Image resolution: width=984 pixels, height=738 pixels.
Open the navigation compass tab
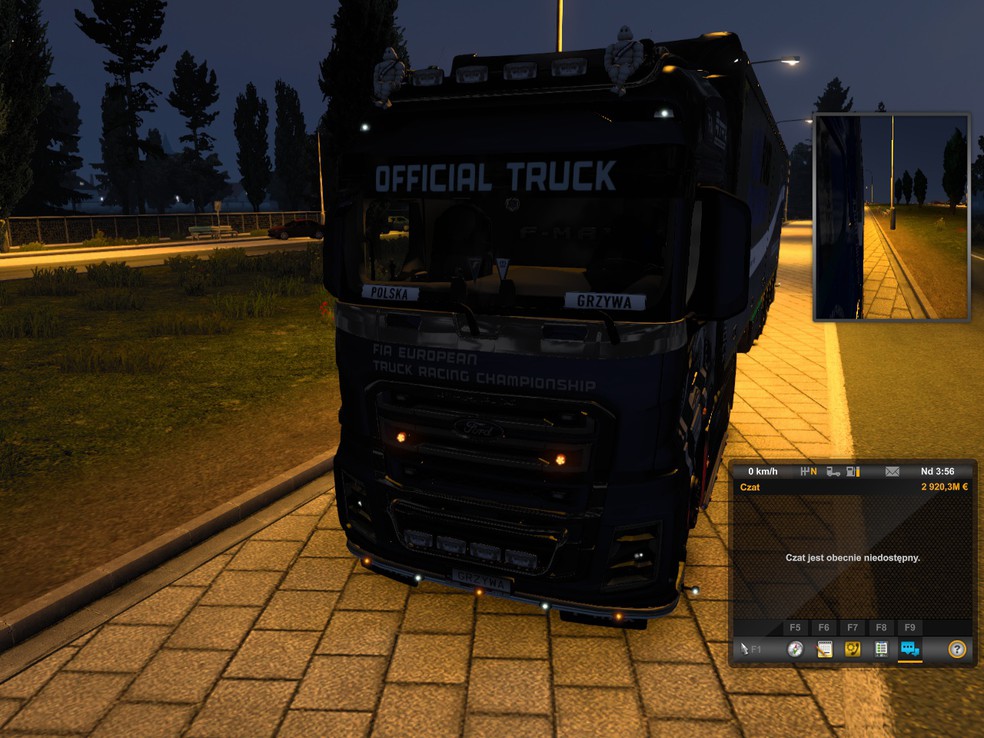coord(795,649)
